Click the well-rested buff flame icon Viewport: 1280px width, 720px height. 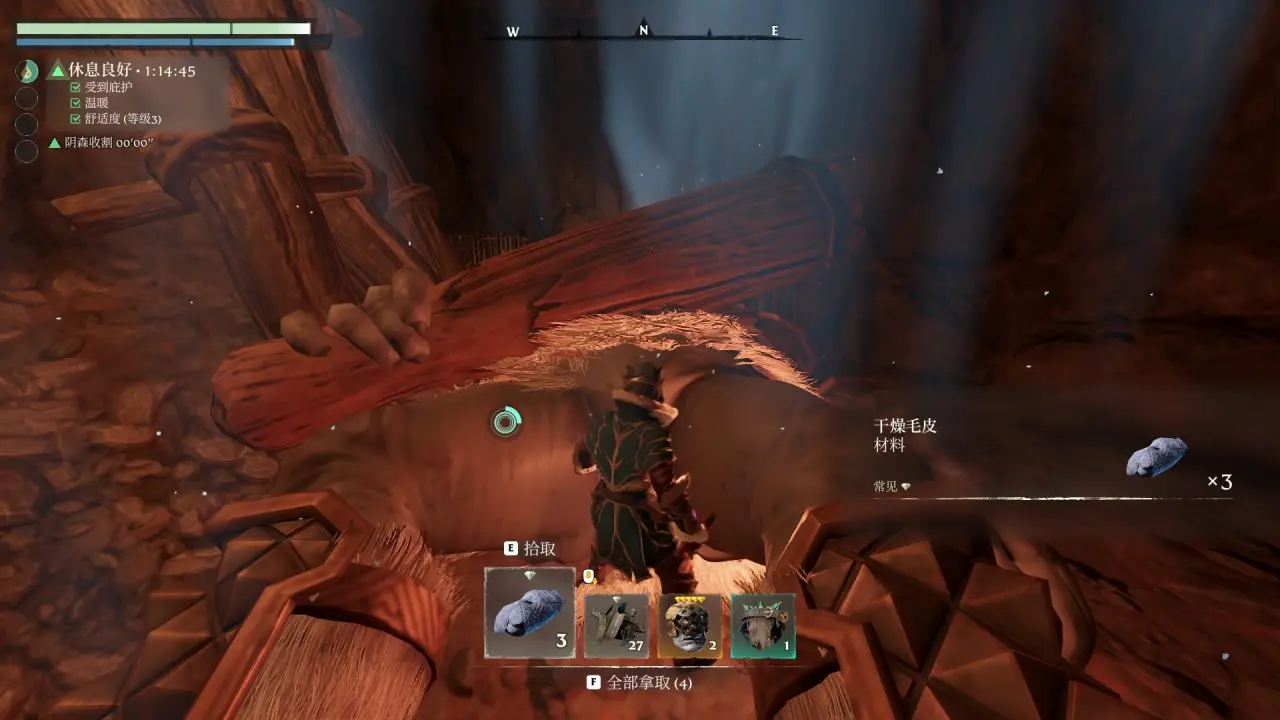pyautogui.click(x=27, y=71)
